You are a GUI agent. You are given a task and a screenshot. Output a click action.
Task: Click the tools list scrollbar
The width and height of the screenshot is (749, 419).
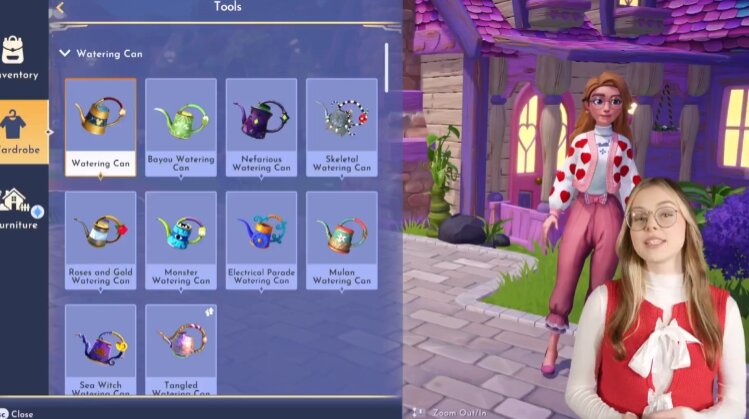click(387, 65)
